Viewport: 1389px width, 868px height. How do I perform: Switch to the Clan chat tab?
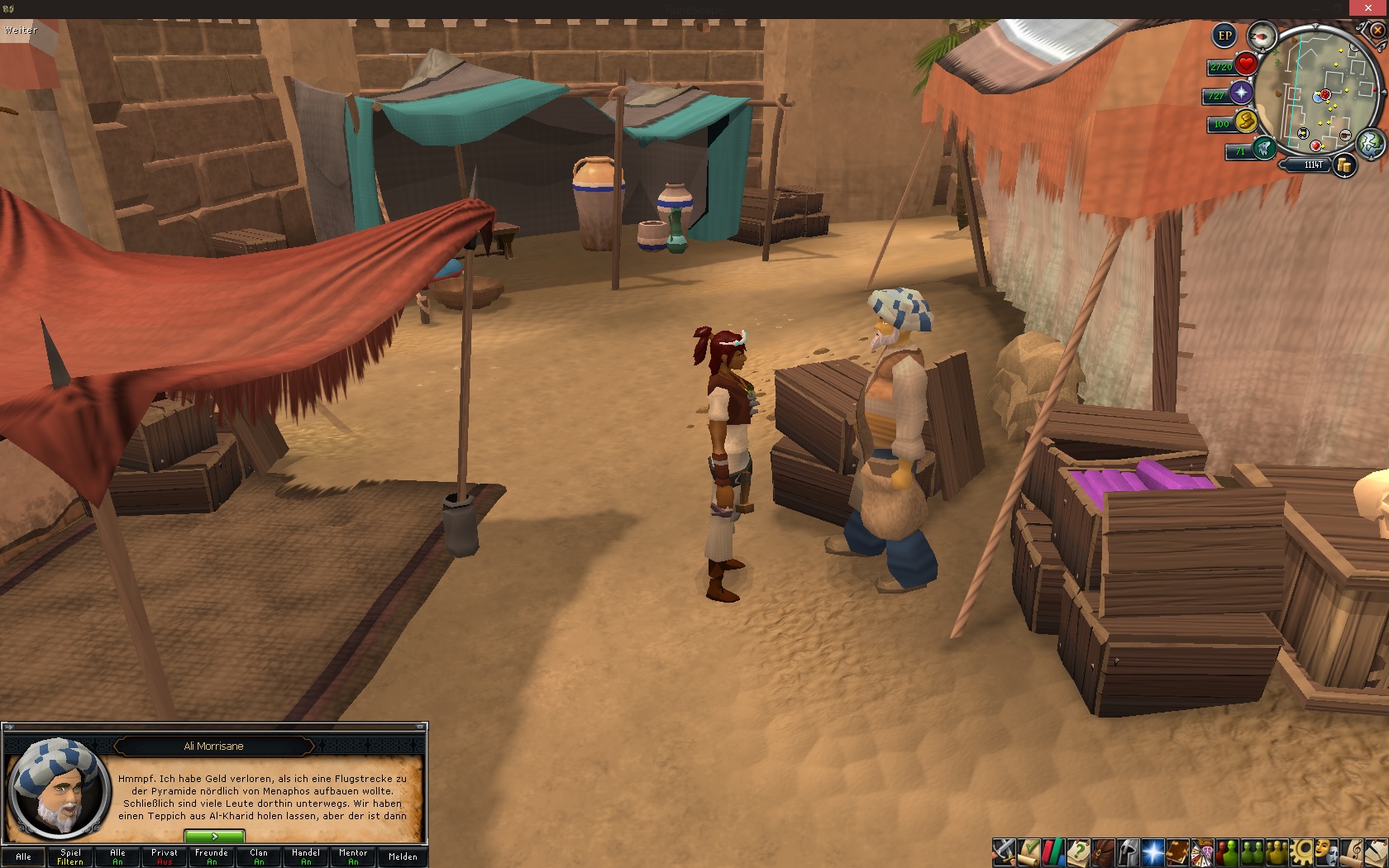(x=259, y=856)
